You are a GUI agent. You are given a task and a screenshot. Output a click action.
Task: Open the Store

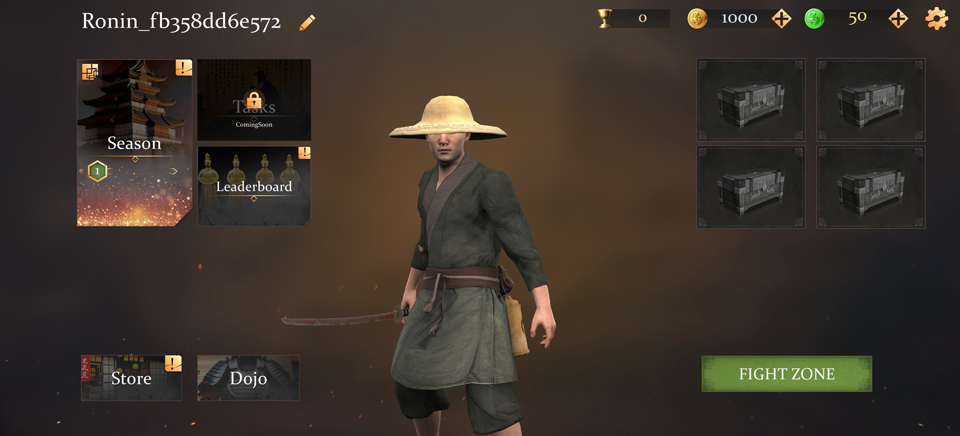[x=131, y=378]
